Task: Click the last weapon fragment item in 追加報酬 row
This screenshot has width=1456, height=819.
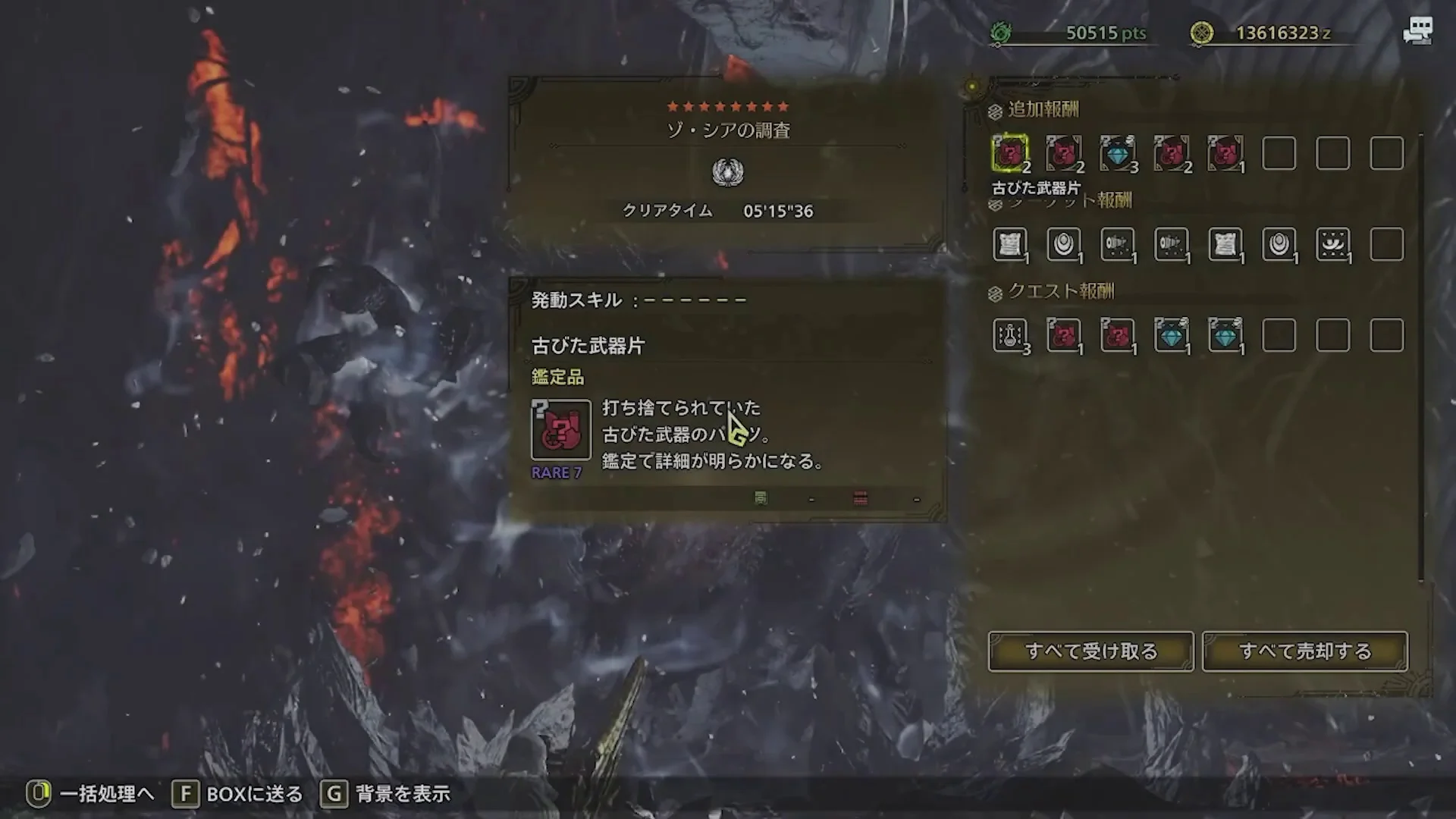Action: click(x=1226, y=154)
